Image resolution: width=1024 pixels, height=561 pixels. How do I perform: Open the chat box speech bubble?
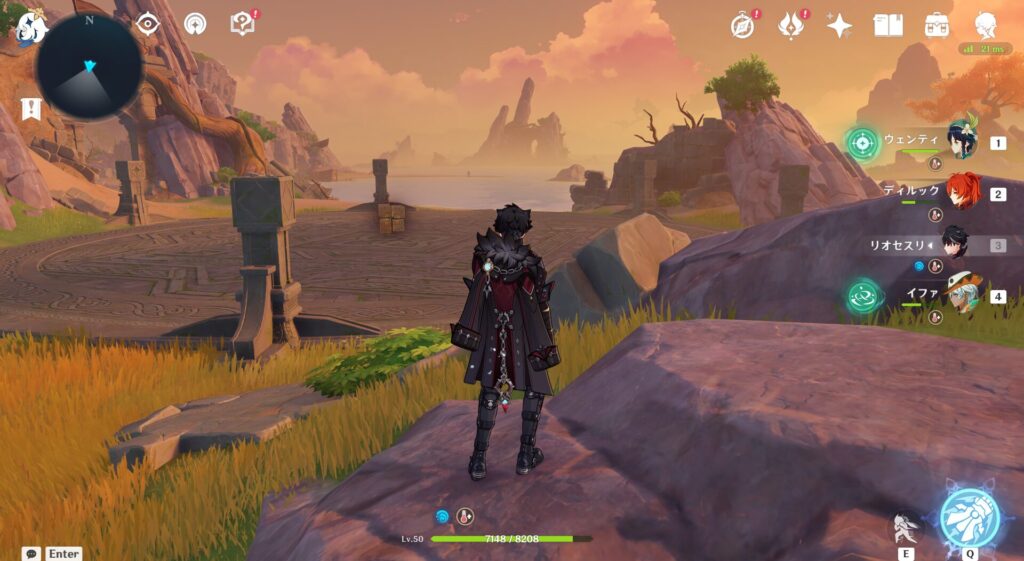pos(31,553)
